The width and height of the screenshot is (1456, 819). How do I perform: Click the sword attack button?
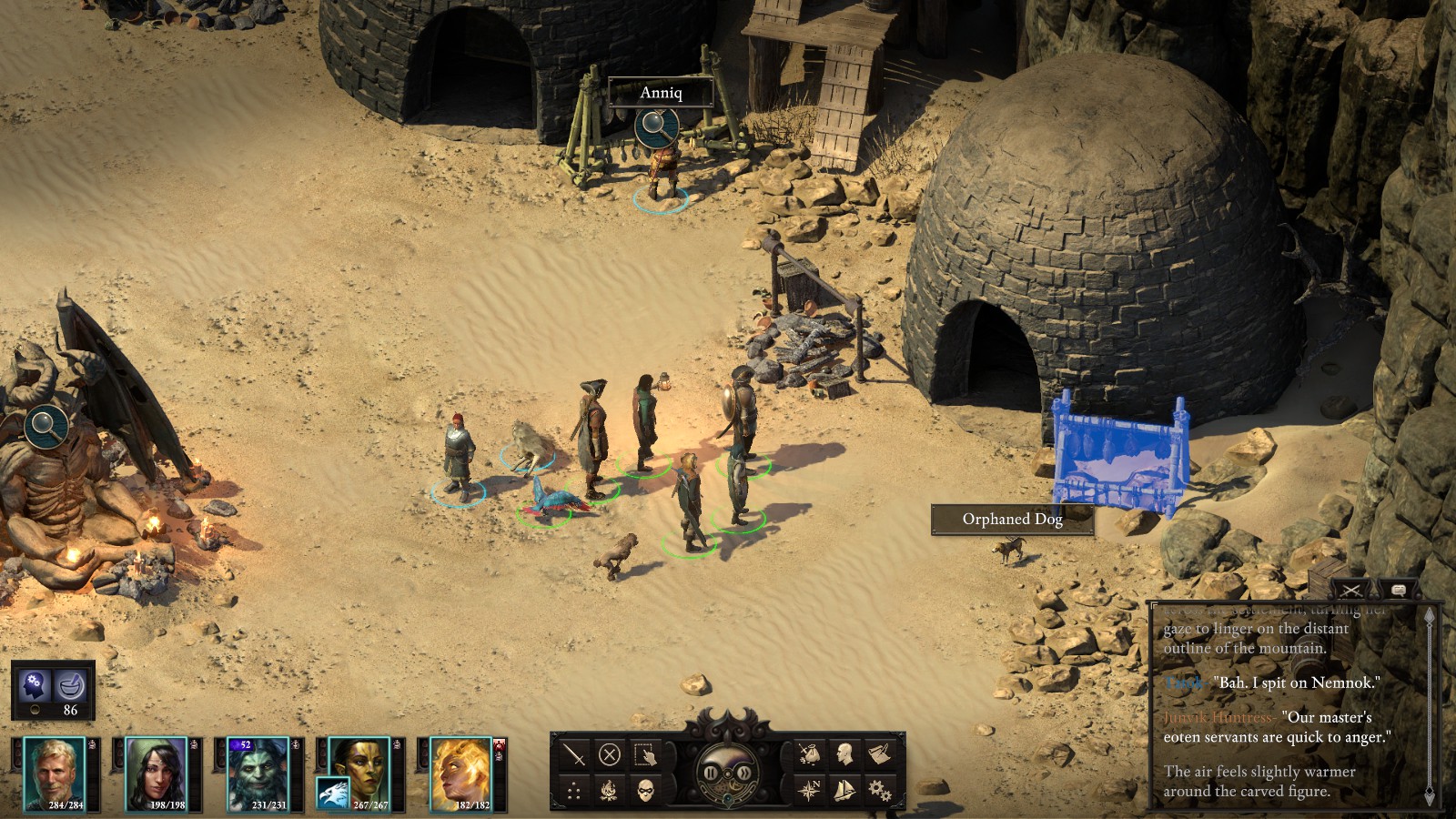[574, 754]
